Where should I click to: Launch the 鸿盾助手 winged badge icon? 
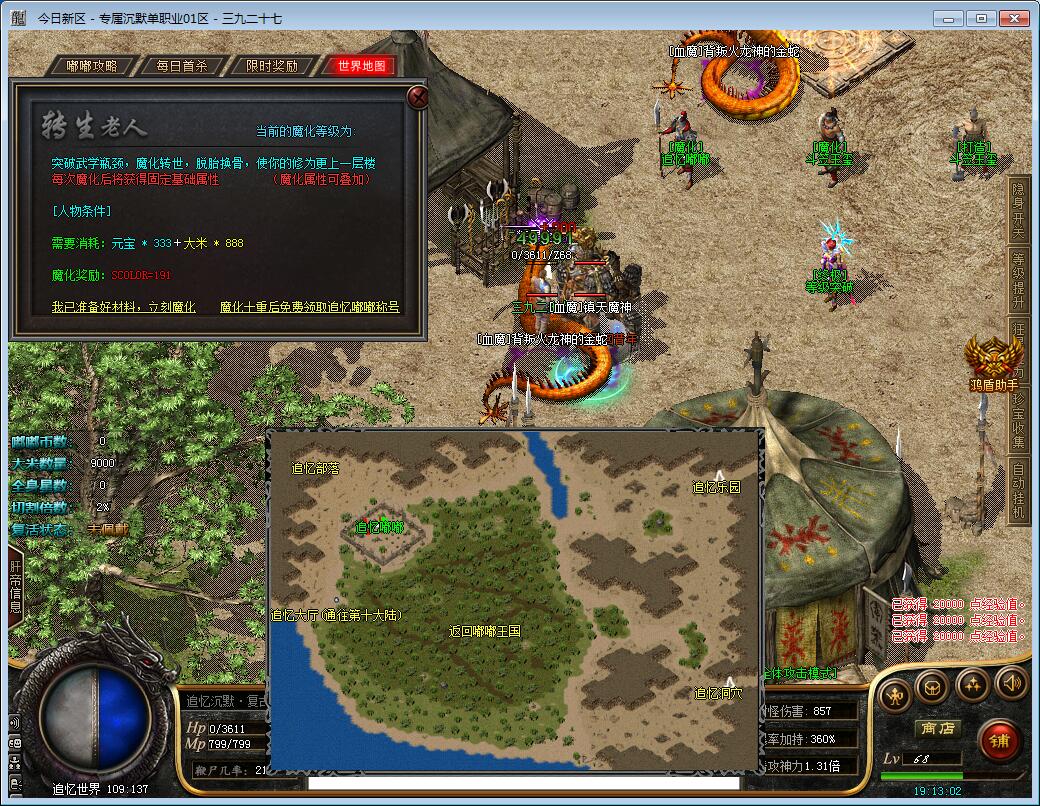click(994, 360)
